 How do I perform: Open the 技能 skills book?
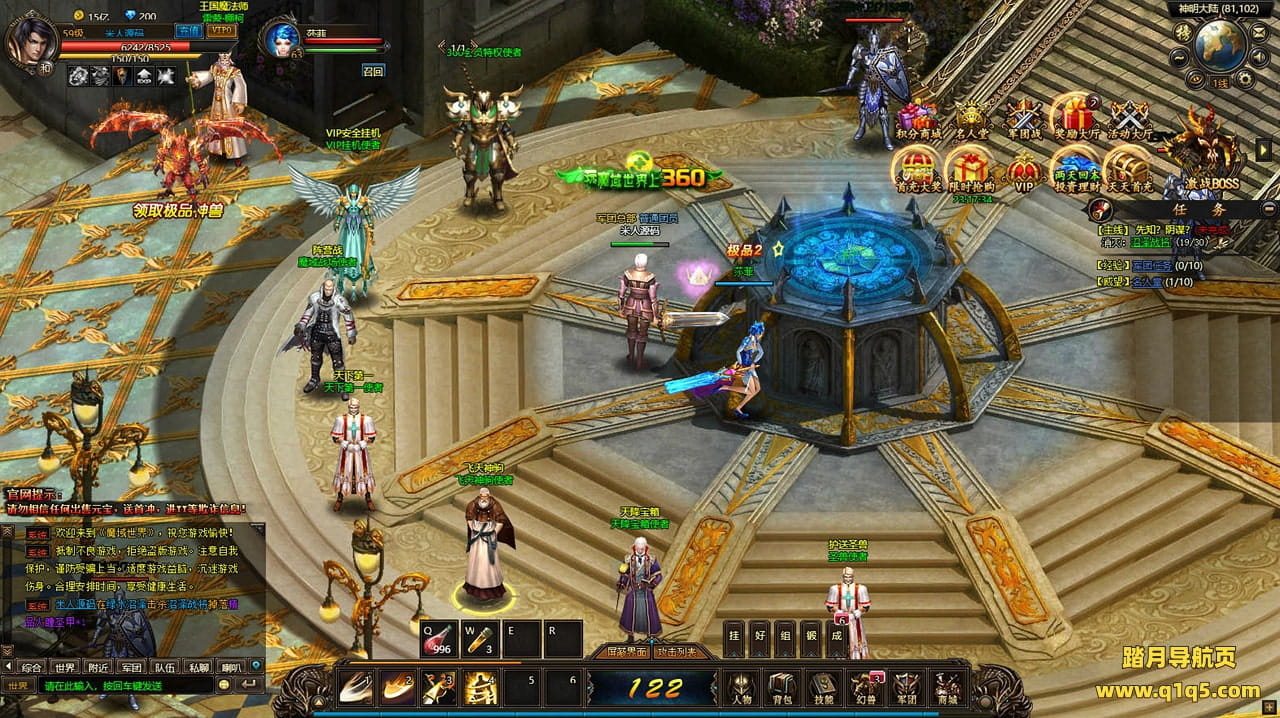(x=822, y=686)
